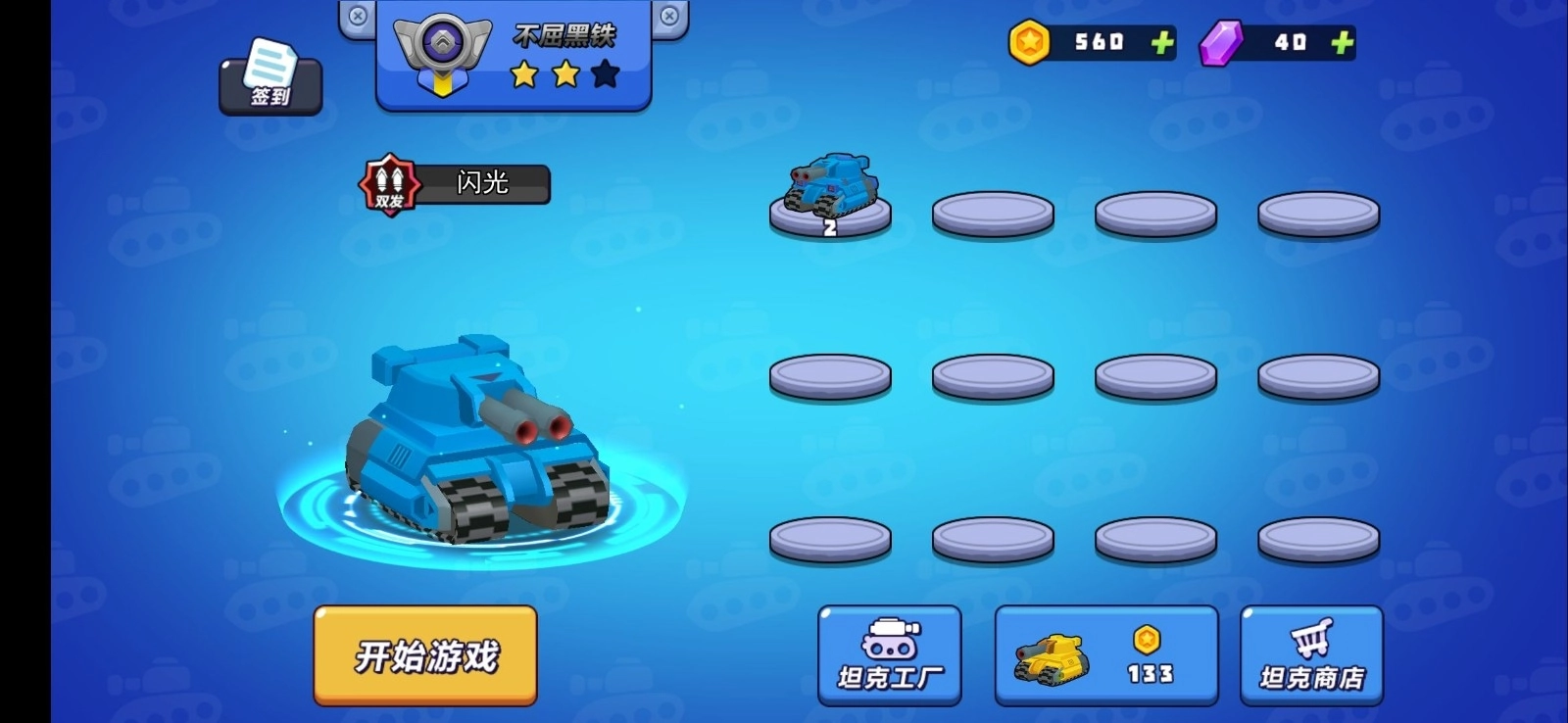Click the gold coin icon showing 560
This screenshot has height=723, width=1568.
[x=1028, y=41]
